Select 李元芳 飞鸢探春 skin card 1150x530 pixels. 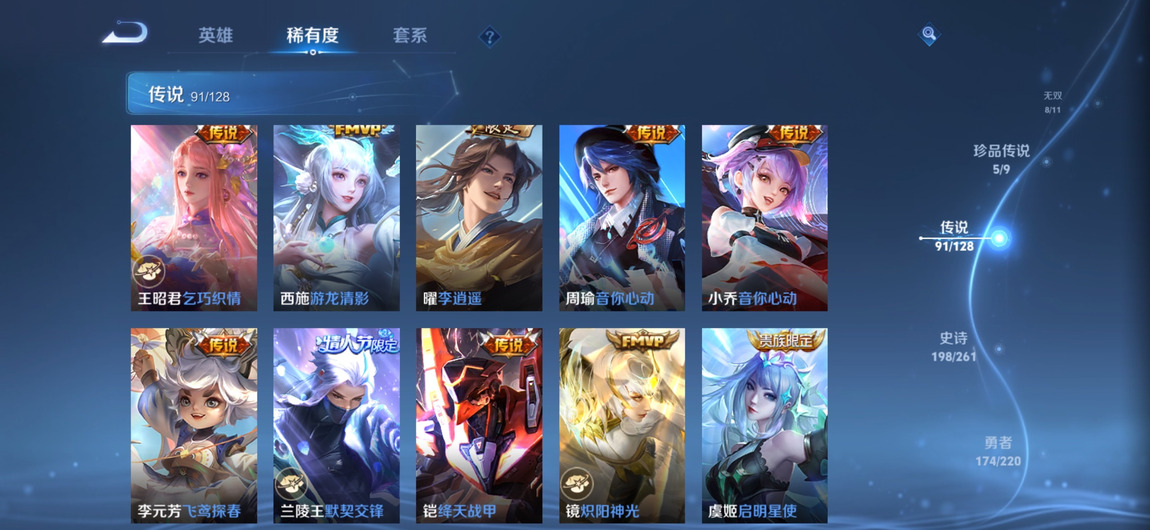(194, 425)
